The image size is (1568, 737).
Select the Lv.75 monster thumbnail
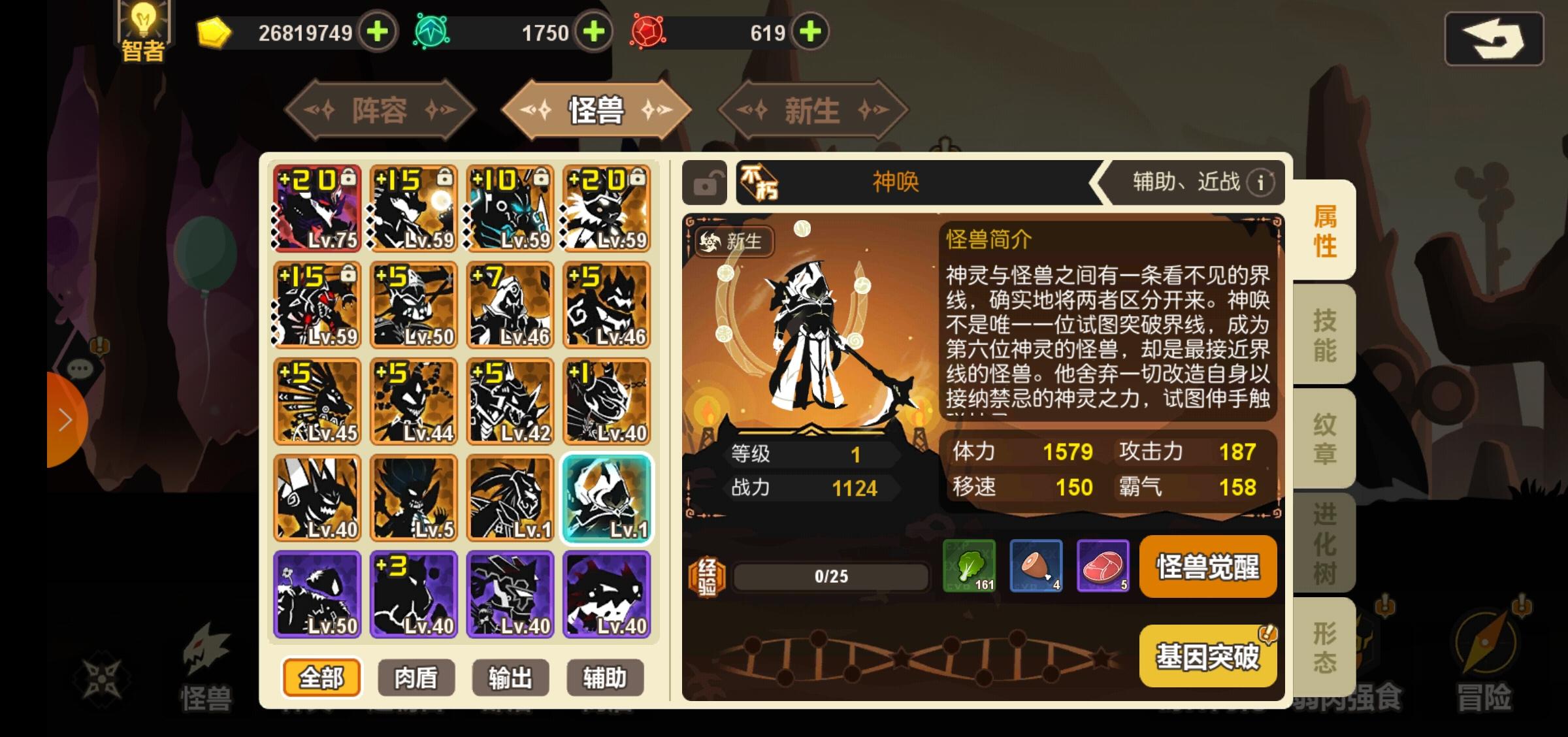[317, 208]
